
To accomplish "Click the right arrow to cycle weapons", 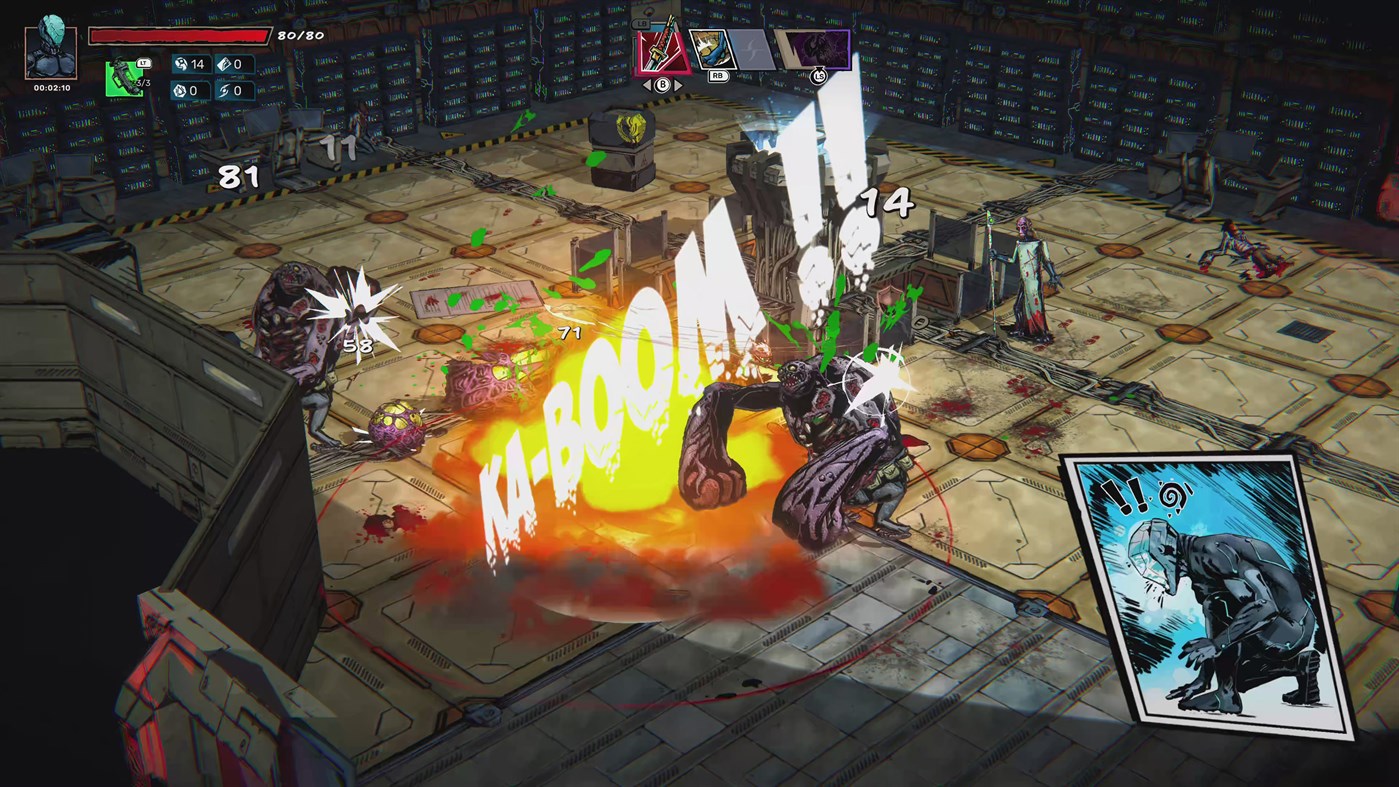I will [x=678, y=84].
